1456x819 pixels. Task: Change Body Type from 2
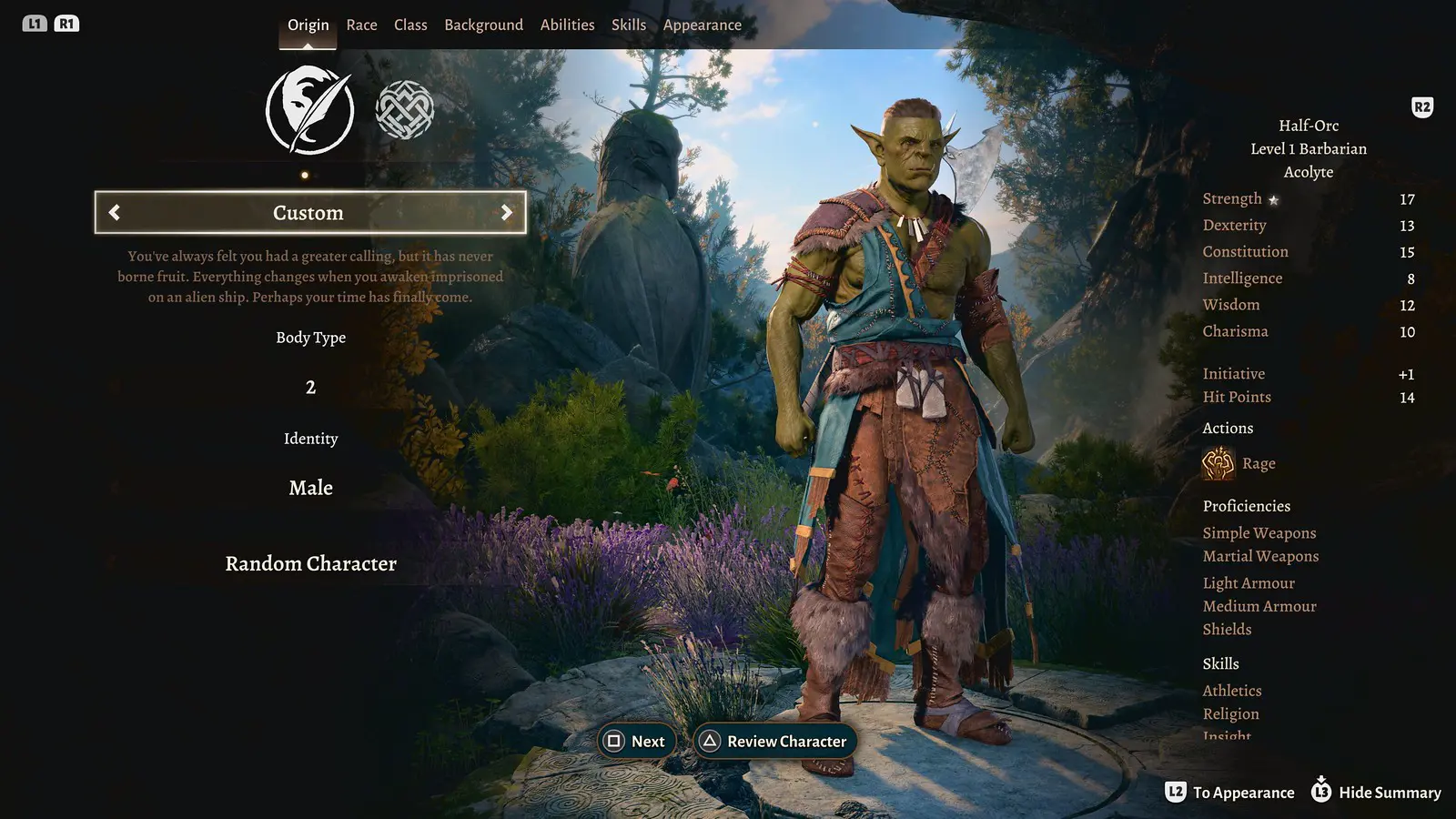click(310, 387)
